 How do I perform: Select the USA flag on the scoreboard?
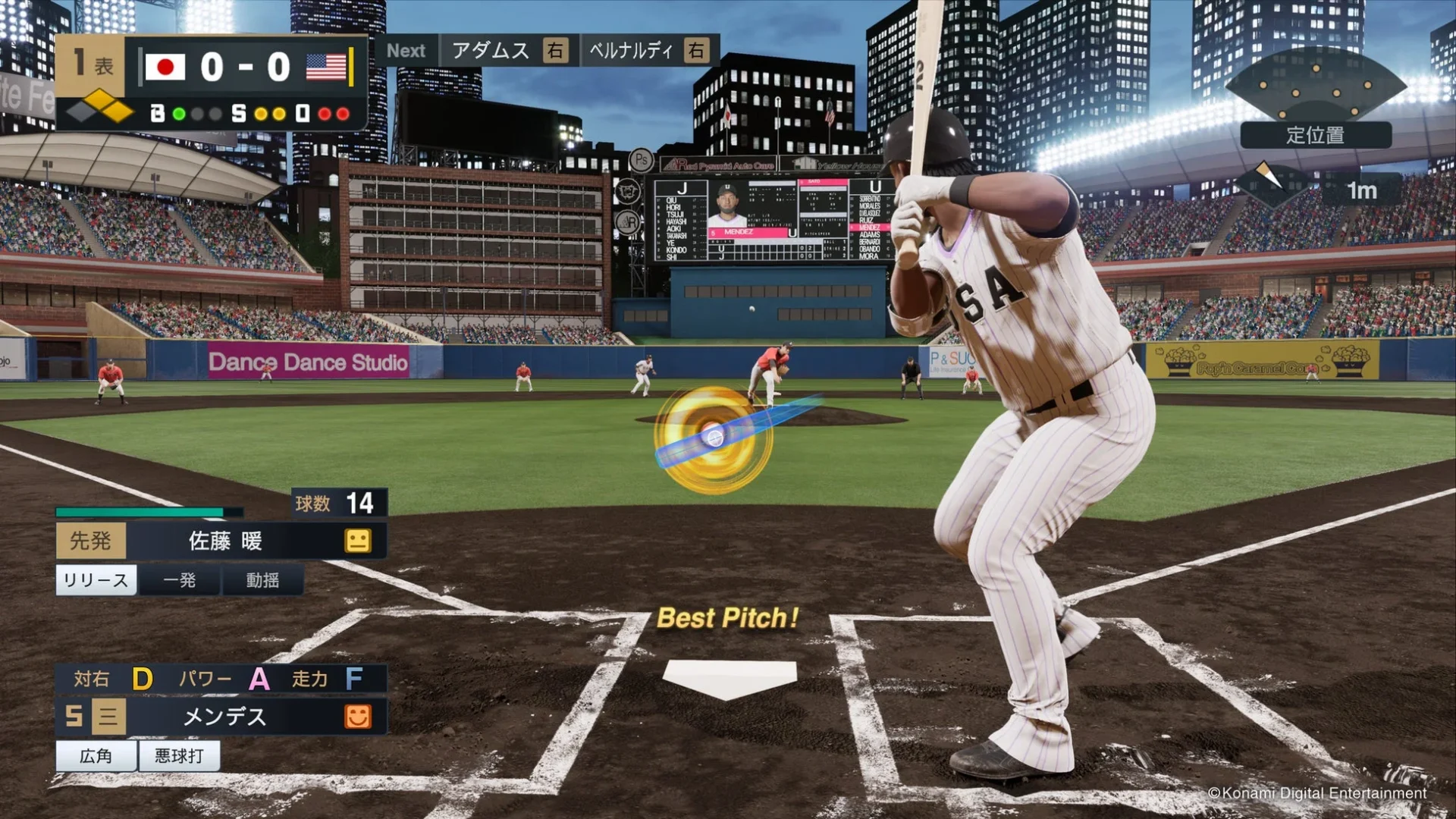click(x=326, y=67)
